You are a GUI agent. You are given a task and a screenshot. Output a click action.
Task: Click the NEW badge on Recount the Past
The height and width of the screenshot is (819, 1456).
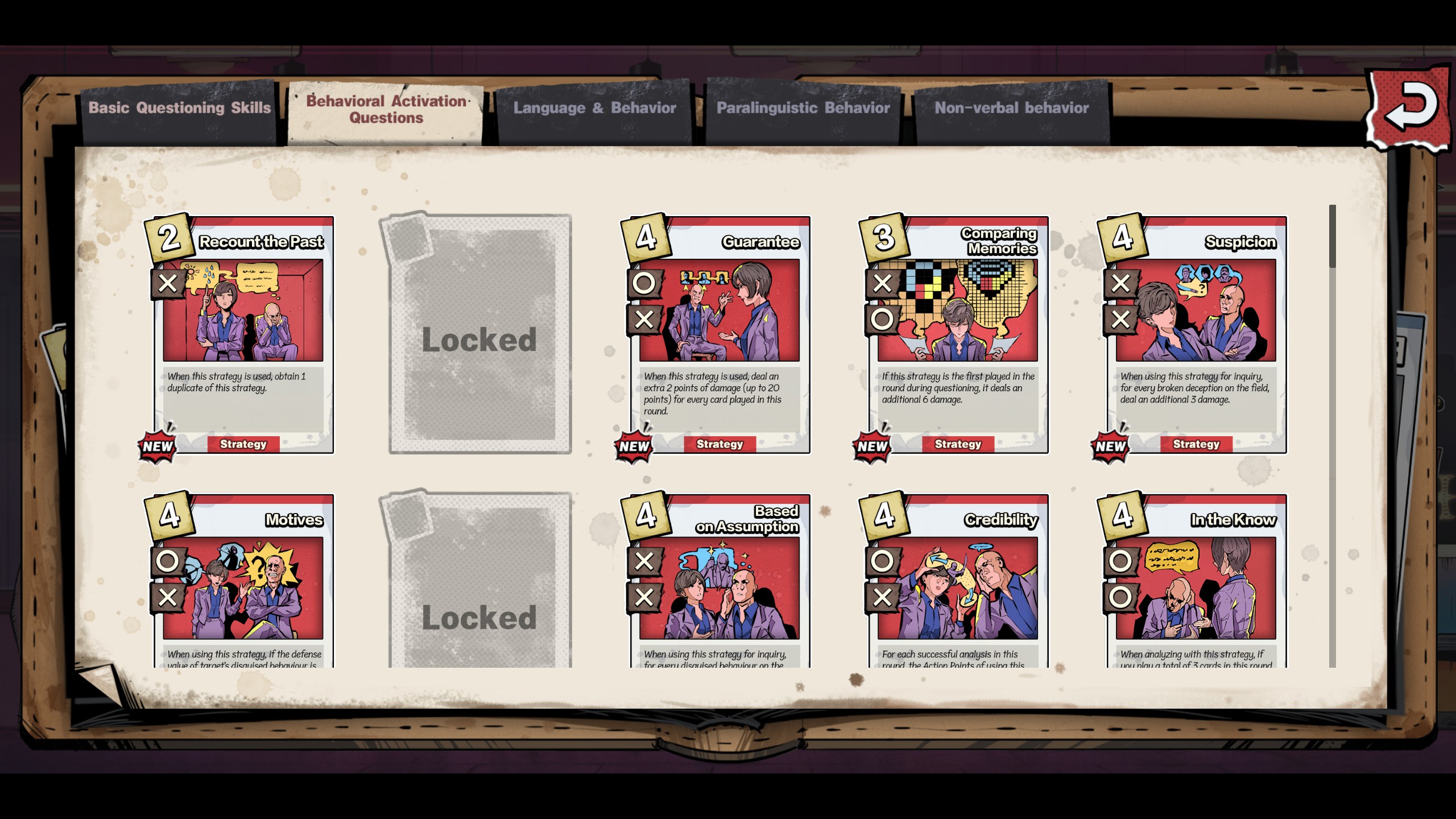[158, 446]
